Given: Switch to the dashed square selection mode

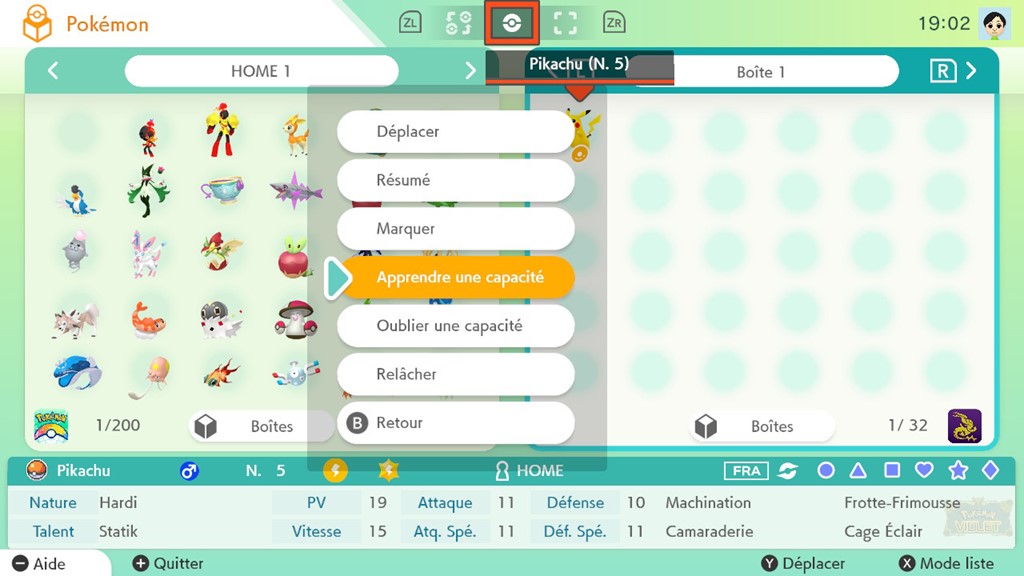Looking at the screenshot, I should [x=565, y=23].
